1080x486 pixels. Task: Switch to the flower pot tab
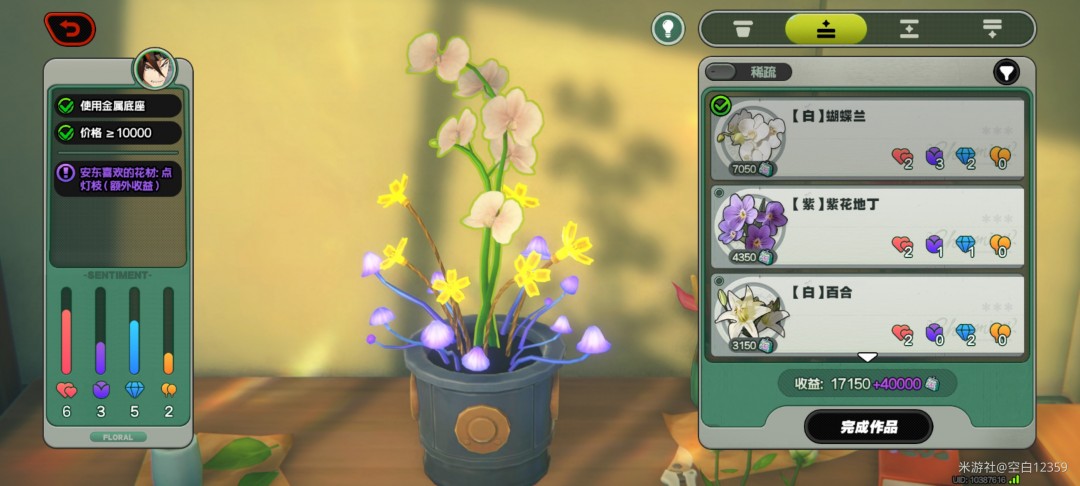pos(742,28)
